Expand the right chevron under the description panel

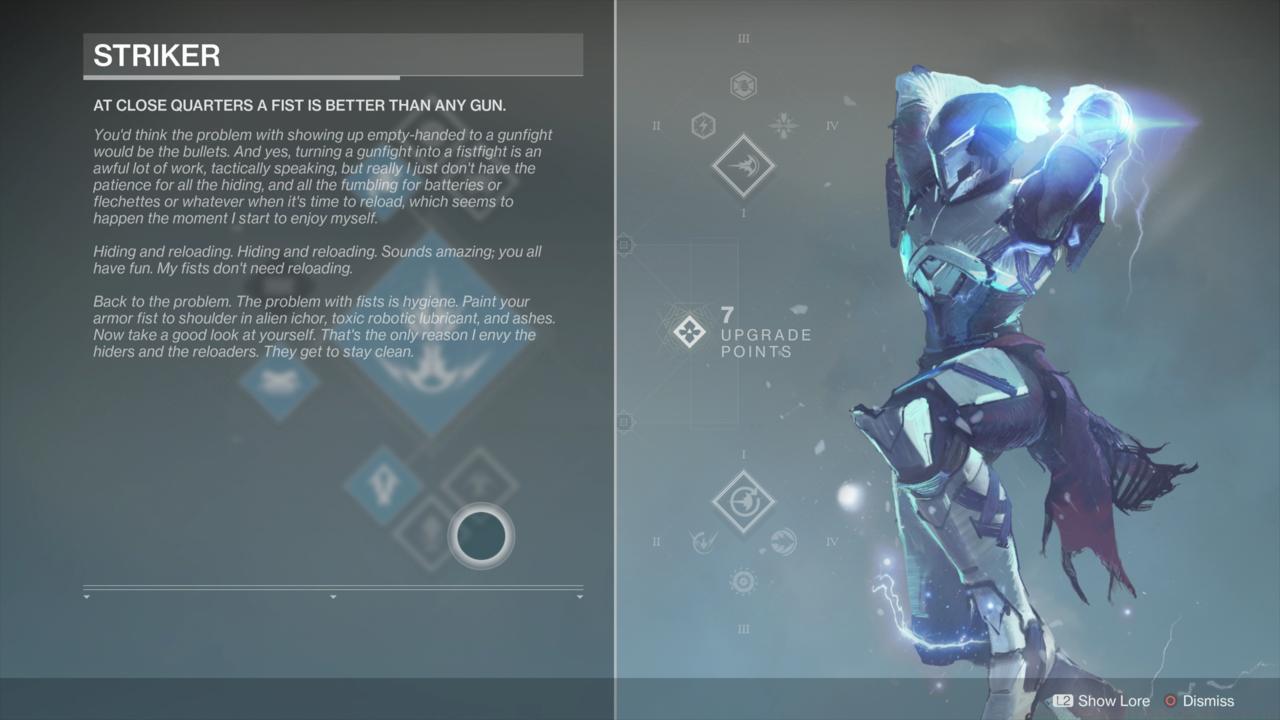[581, 595]
